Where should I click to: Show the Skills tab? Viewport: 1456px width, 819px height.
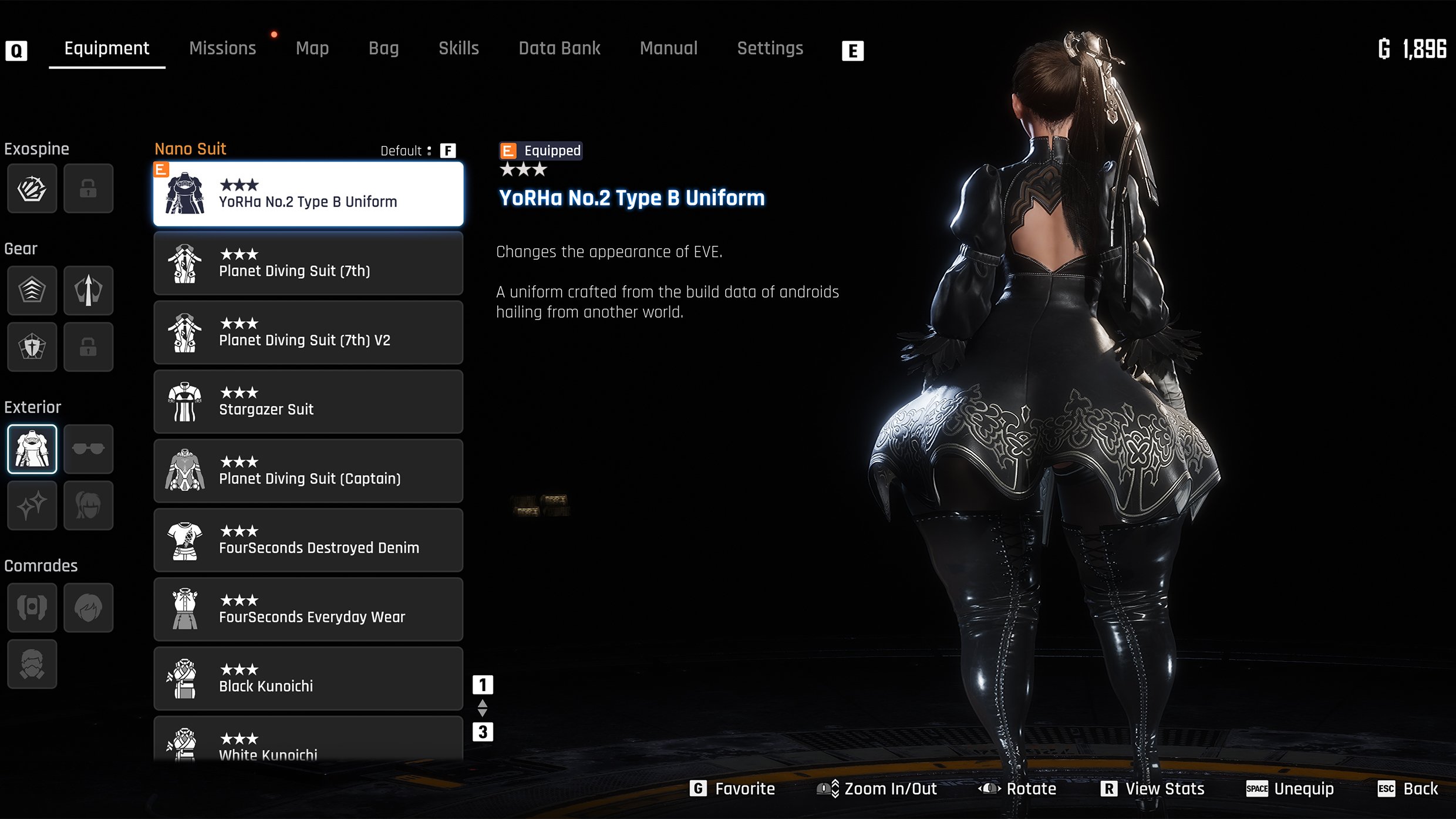(459, 48)
